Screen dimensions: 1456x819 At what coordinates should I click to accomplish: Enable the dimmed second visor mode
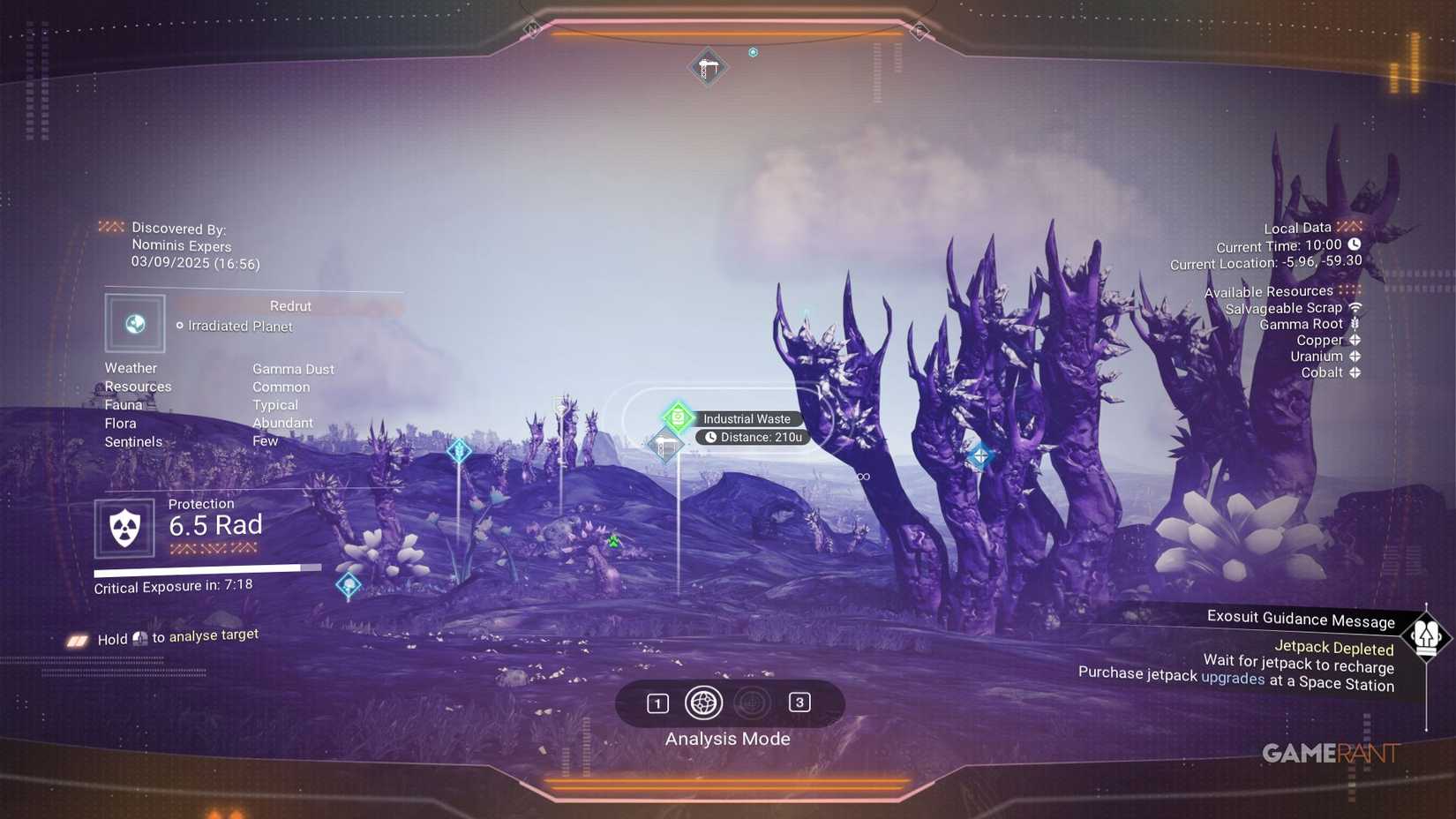coord(750,703)
